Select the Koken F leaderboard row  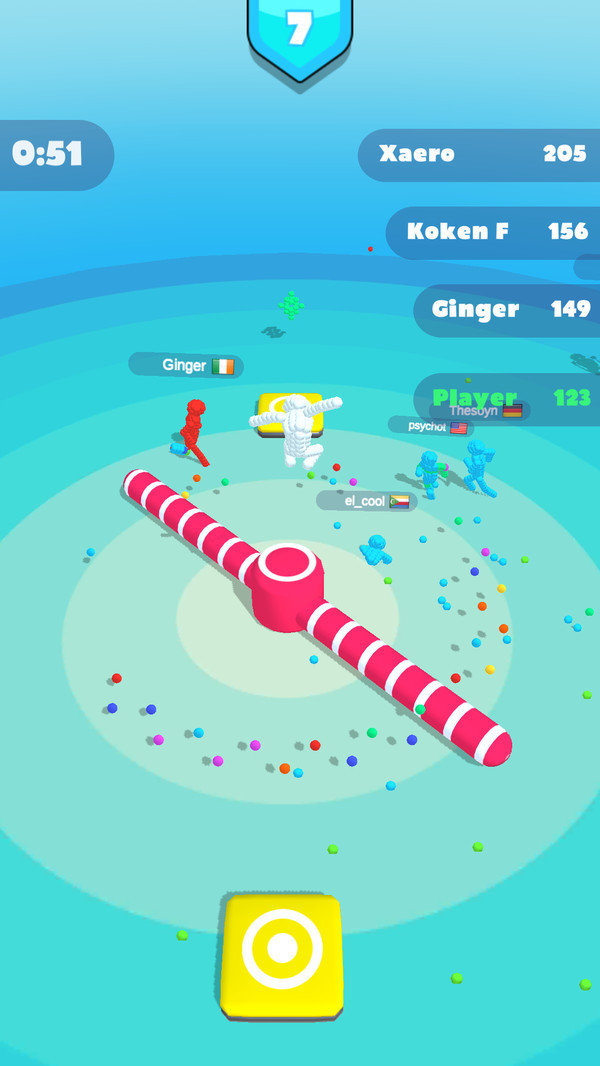pyautogui.click(x=495, y=232)
